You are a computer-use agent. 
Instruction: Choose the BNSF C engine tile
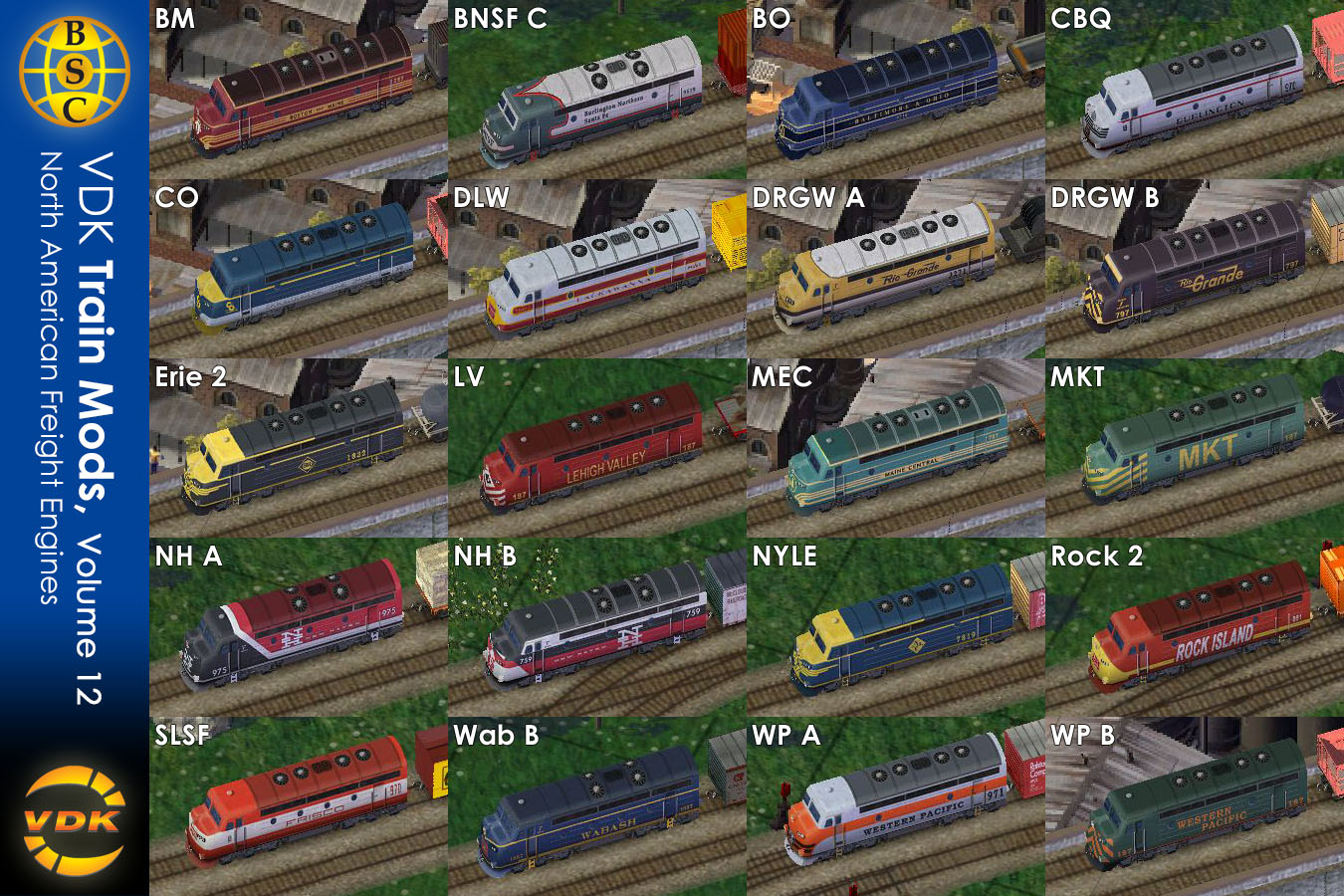(x=597, y=90)
